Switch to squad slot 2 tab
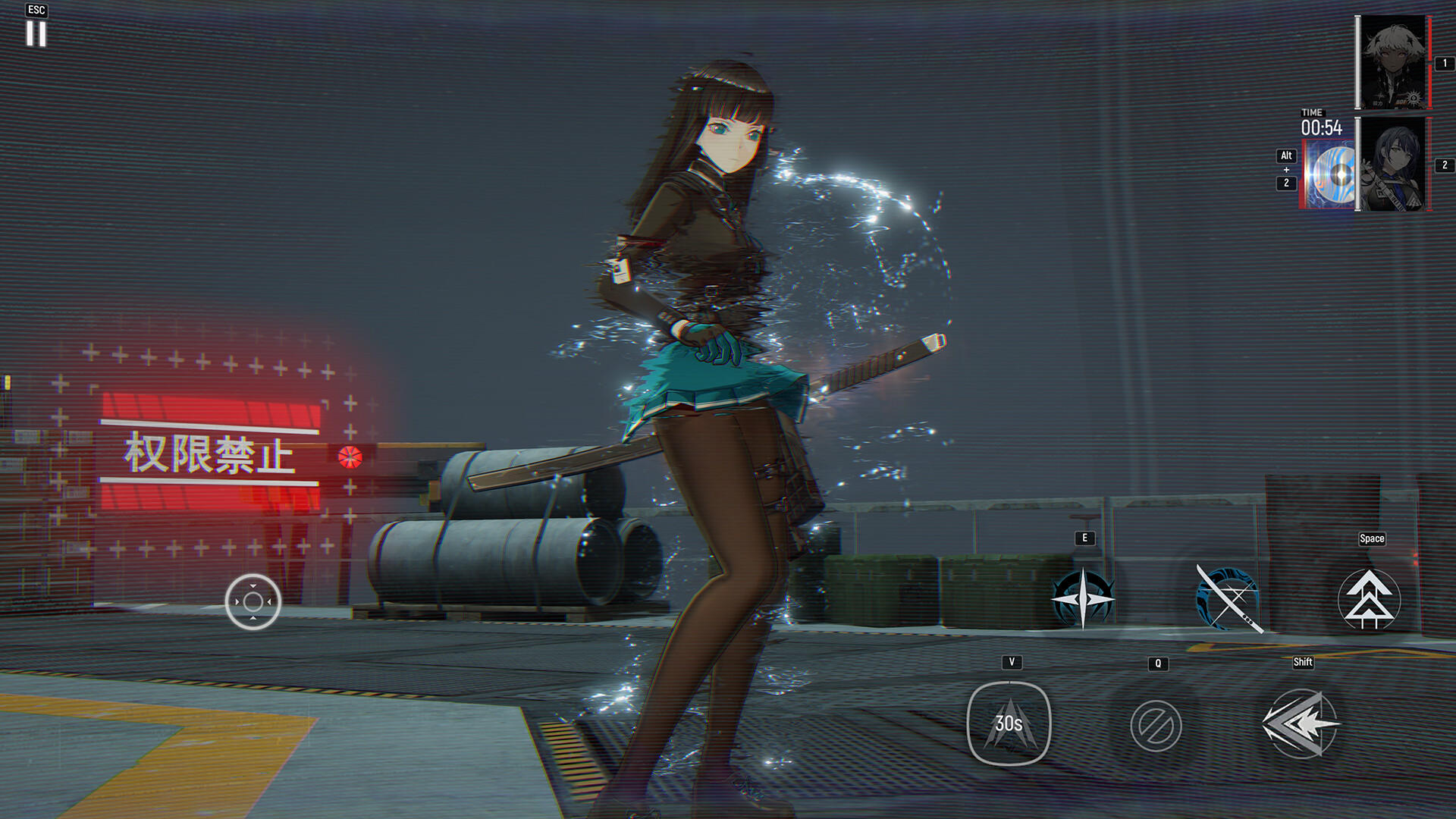 [1445, 162]
